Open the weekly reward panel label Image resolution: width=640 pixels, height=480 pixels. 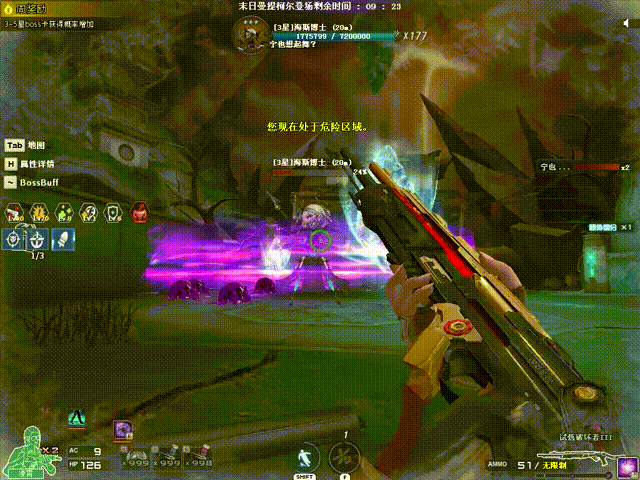[26, 8]
